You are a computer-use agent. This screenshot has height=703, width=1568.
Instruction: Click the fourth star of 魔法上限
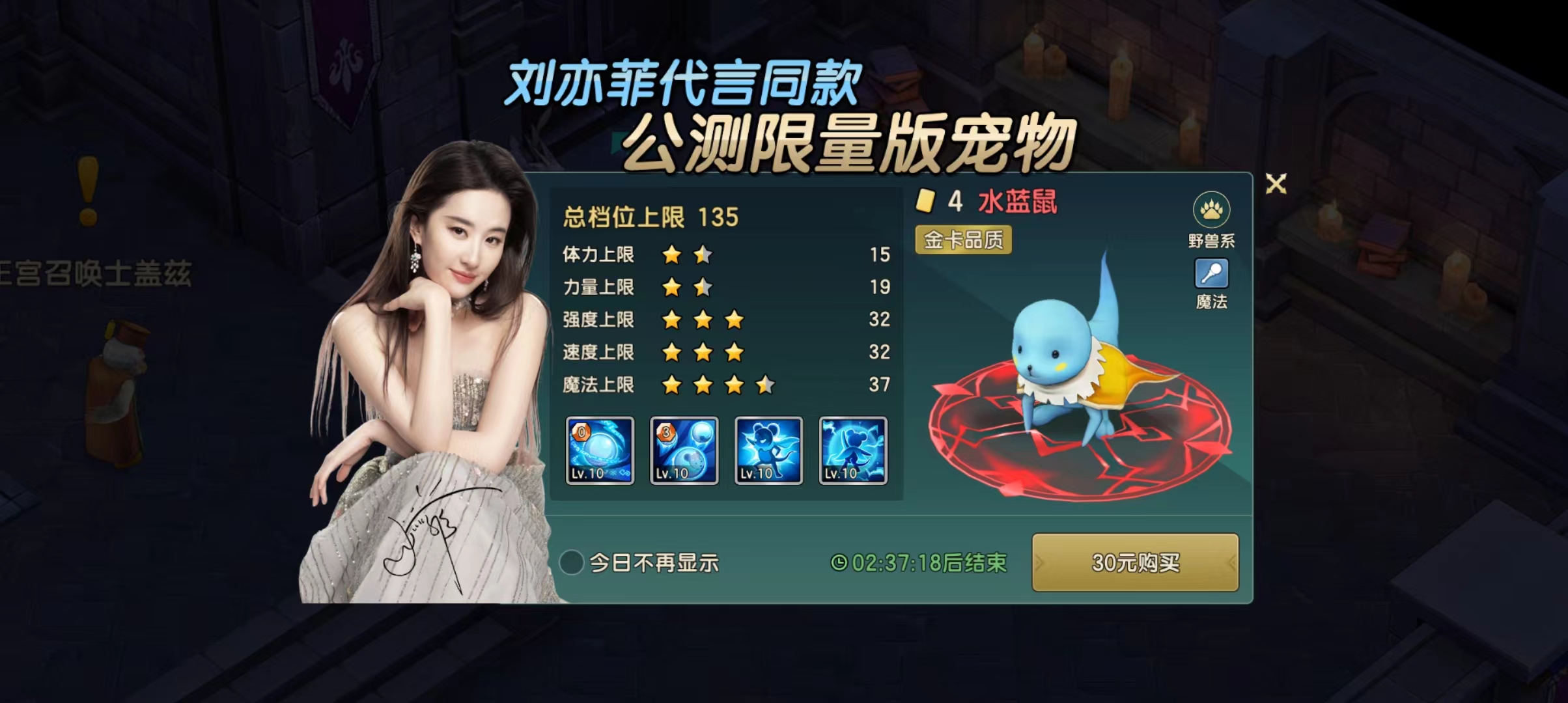pyautogui.click(x=764, y=385)
